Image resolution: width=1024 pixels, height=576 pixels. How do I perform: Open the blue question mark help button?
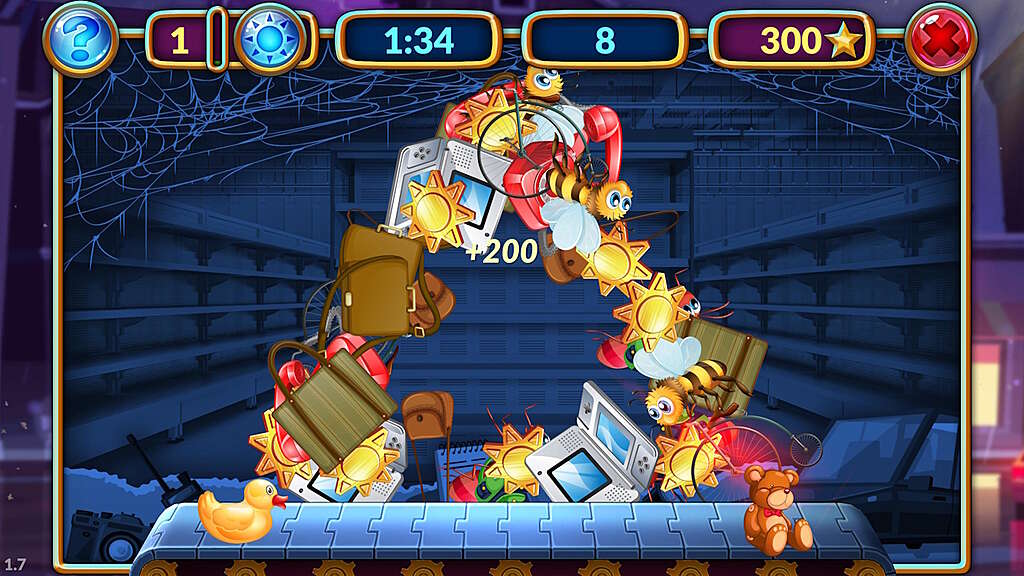pyautogui.click(x=81, y=40)
